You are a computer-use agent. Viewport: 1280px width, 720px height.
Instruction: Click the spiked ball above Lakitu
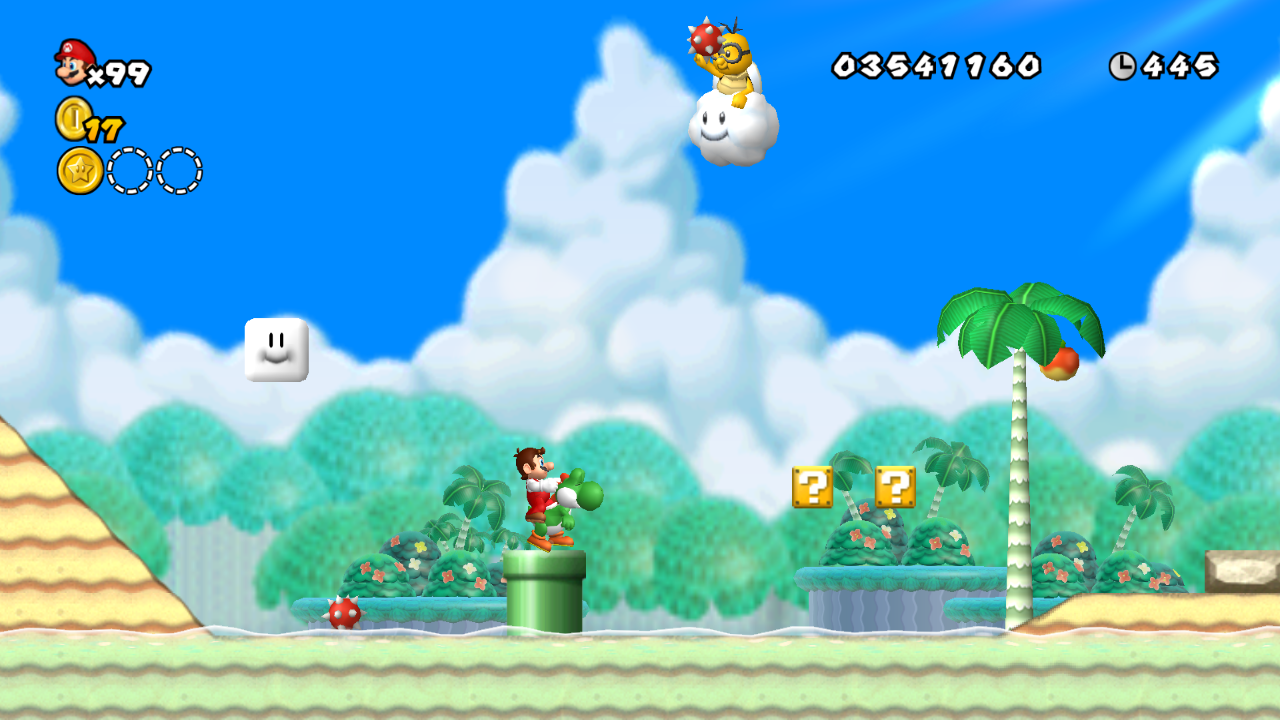tap(704, 40)
